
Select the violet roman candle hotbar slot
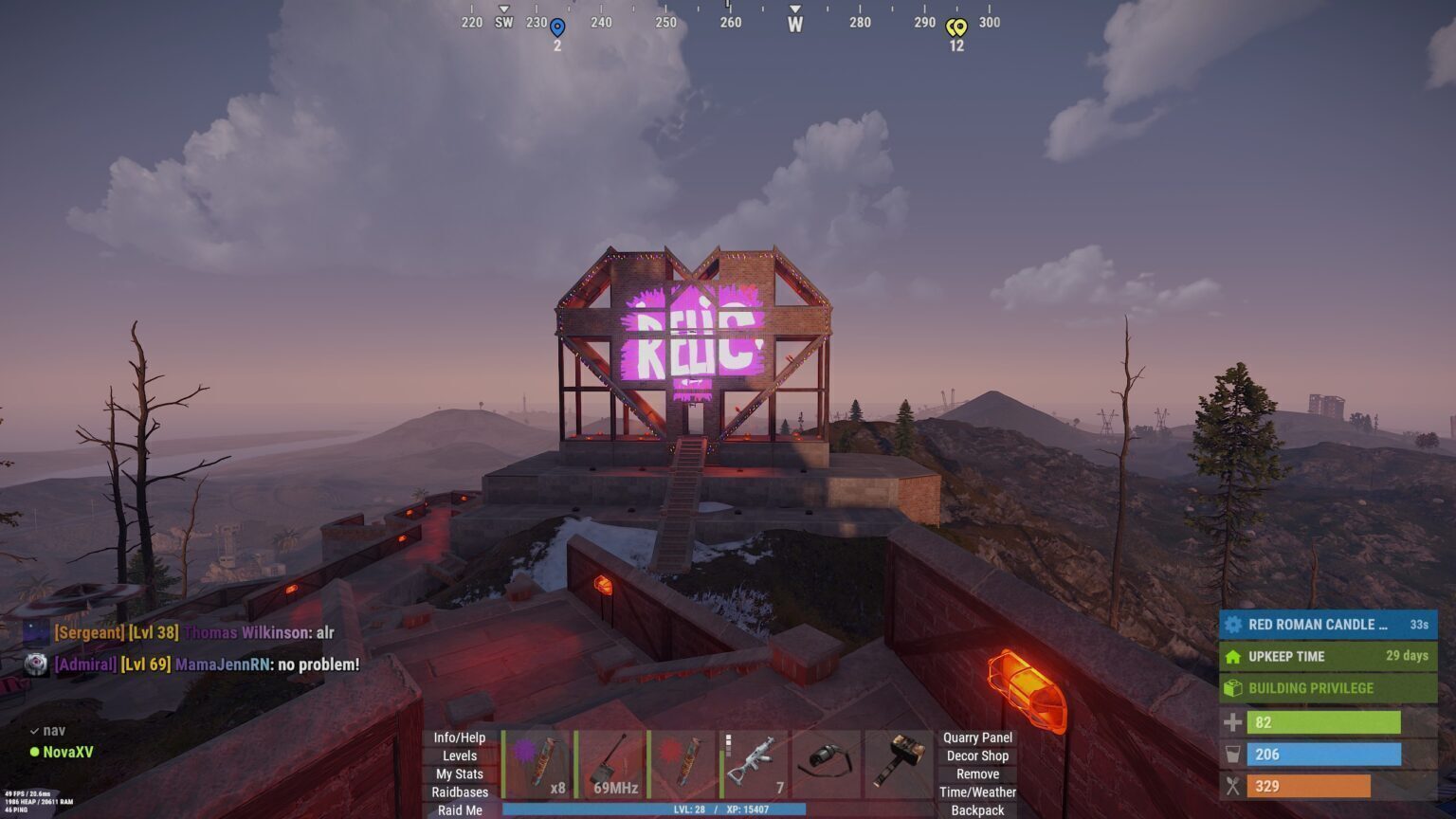(537, 764)
